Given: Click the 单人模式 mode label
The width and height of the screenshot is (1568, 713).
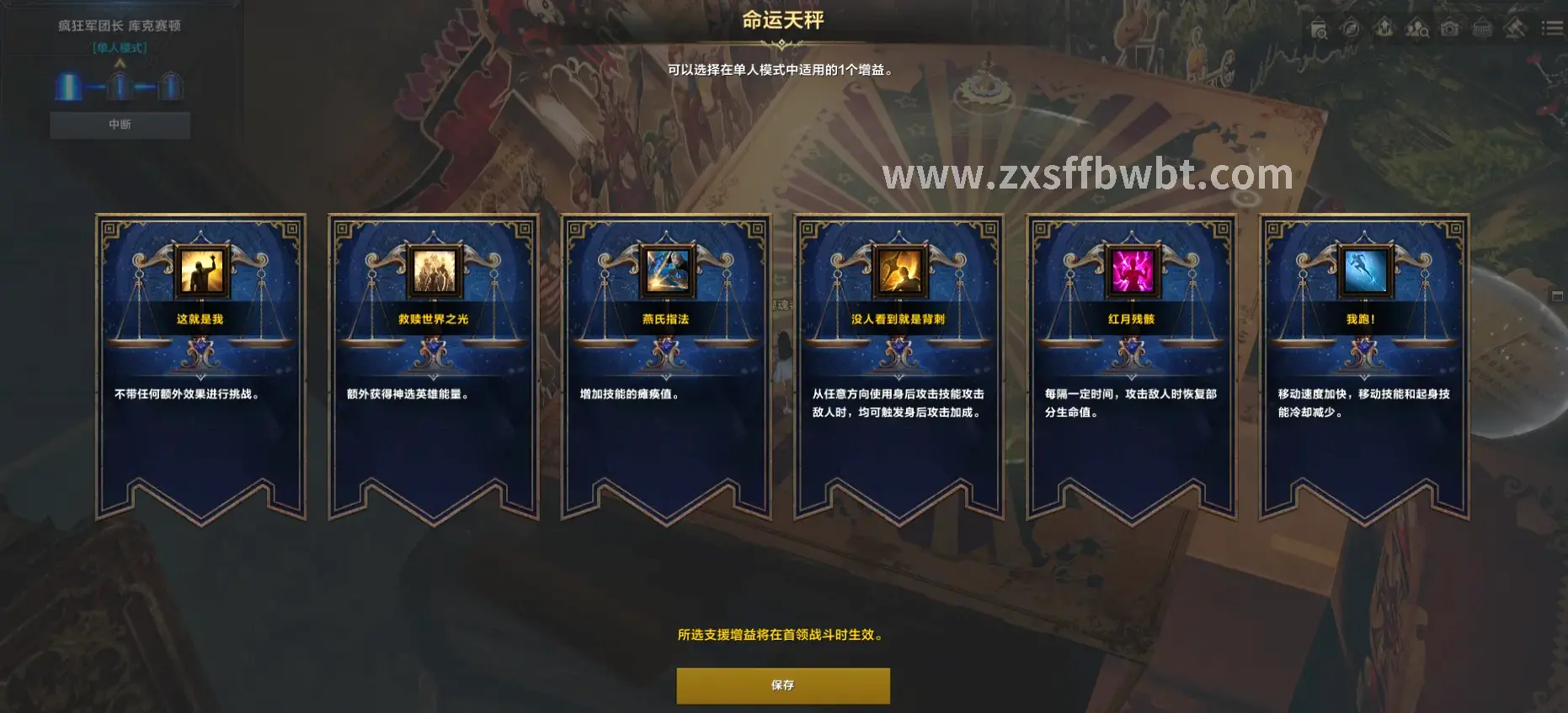Looking at the screenshot, I should [x=118, y=48].
